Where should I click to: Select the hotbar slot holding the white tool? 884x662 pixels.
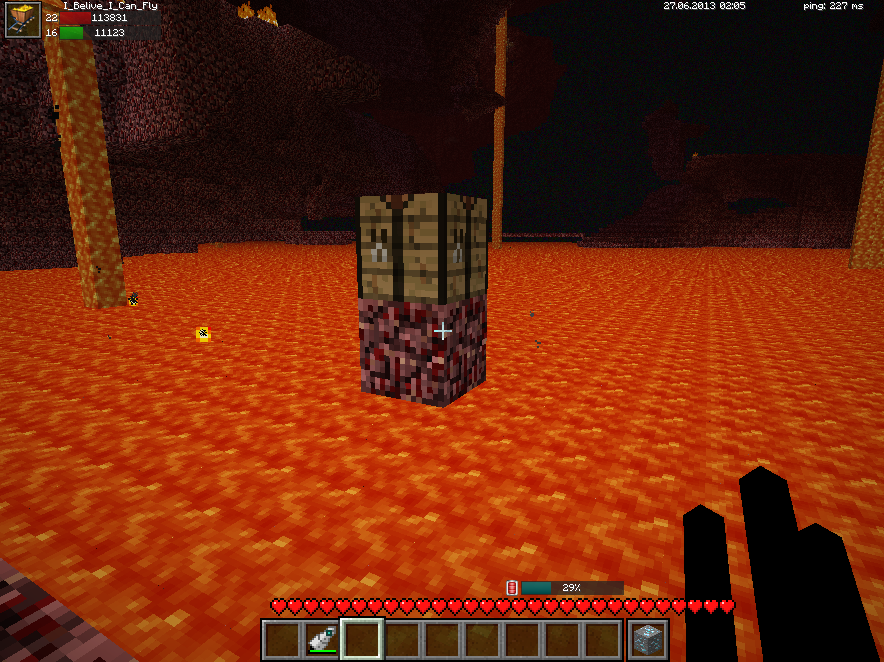click(322, 639)
